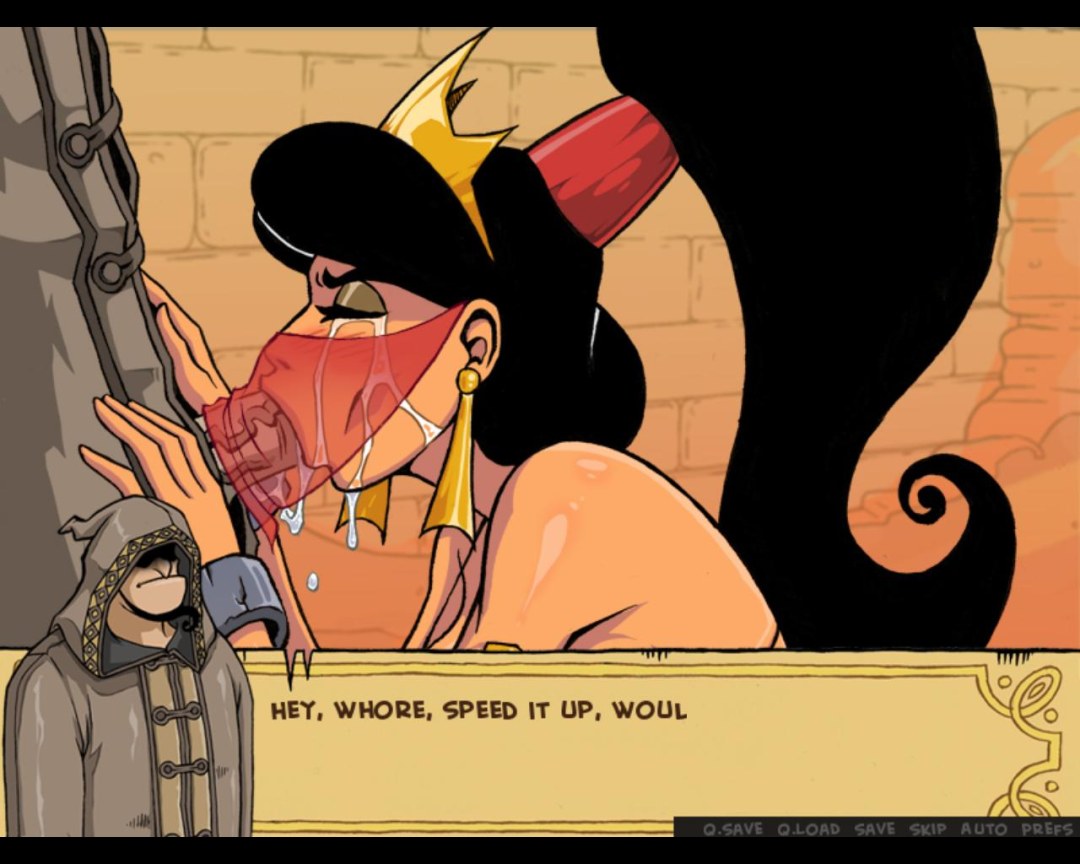This screenshot has height=864, width=1080.
Task: Open the PREFS preferences menu
Action: [1046, 829]
